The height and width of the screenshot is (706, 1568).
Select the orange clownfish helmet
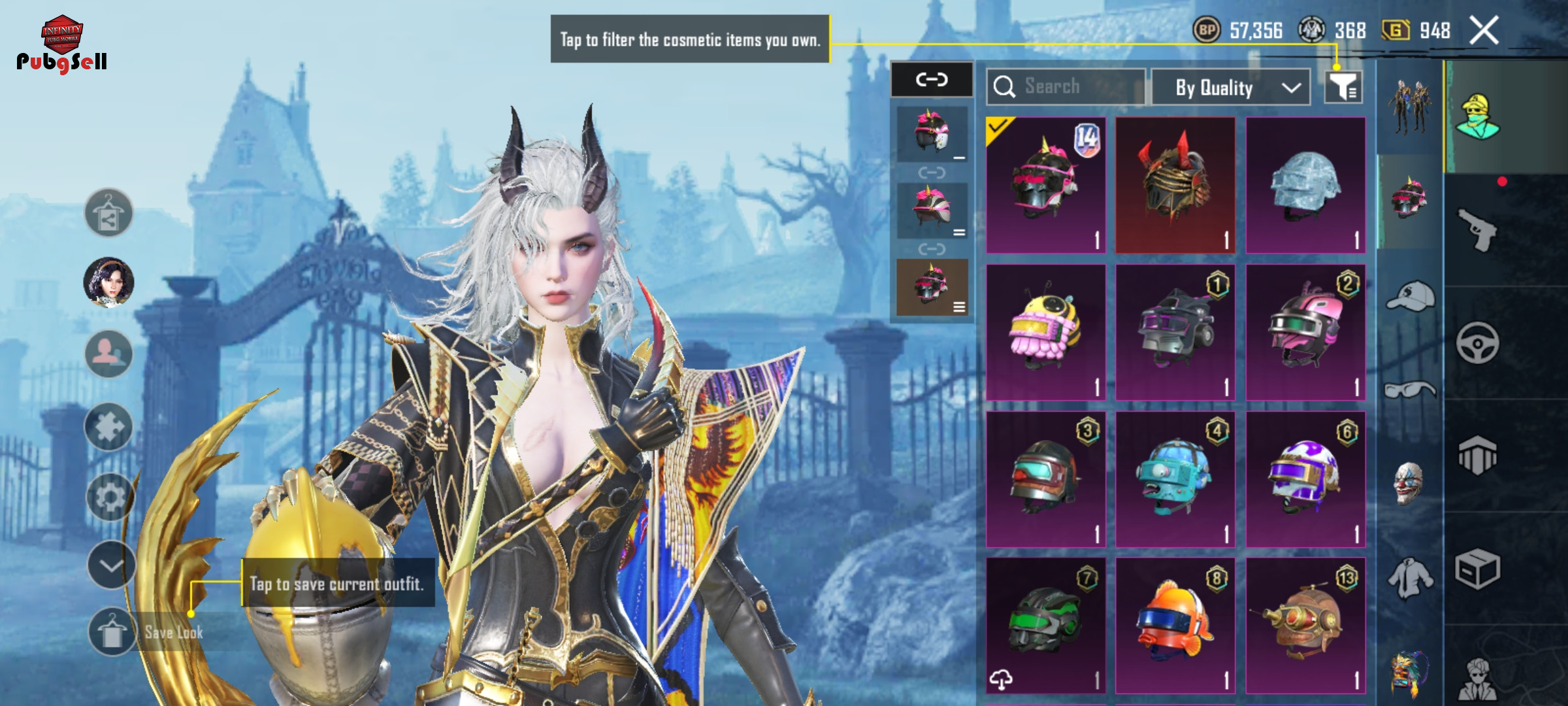1175,626
